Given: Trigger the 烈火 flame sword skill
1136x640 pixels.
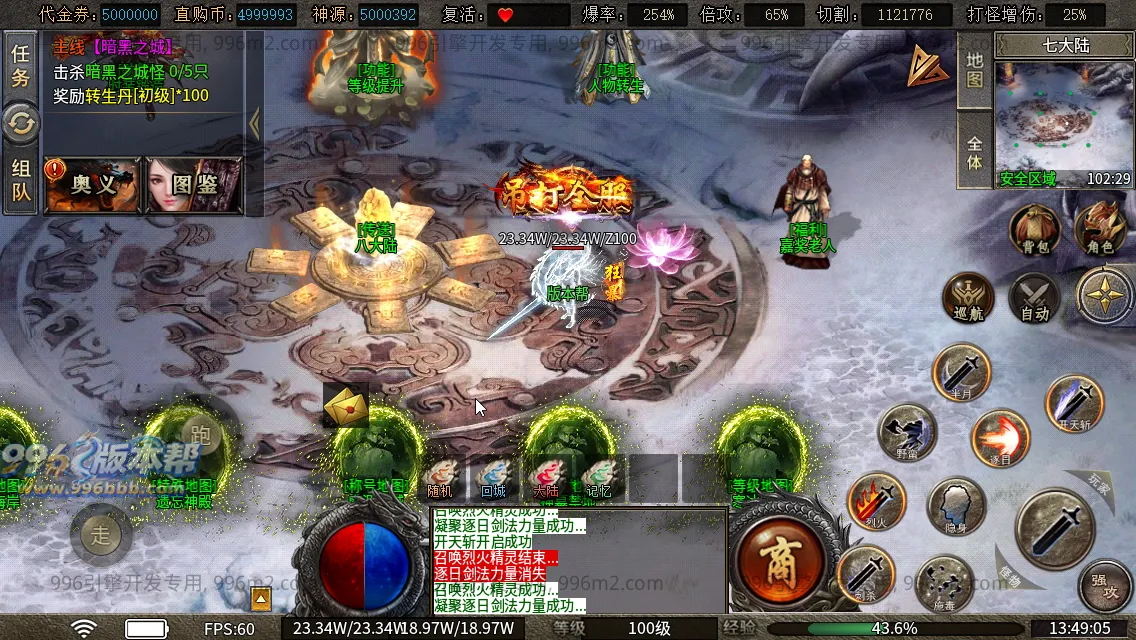Looking at the screenshot, I should pyautogui.click(x=877, y=501).
